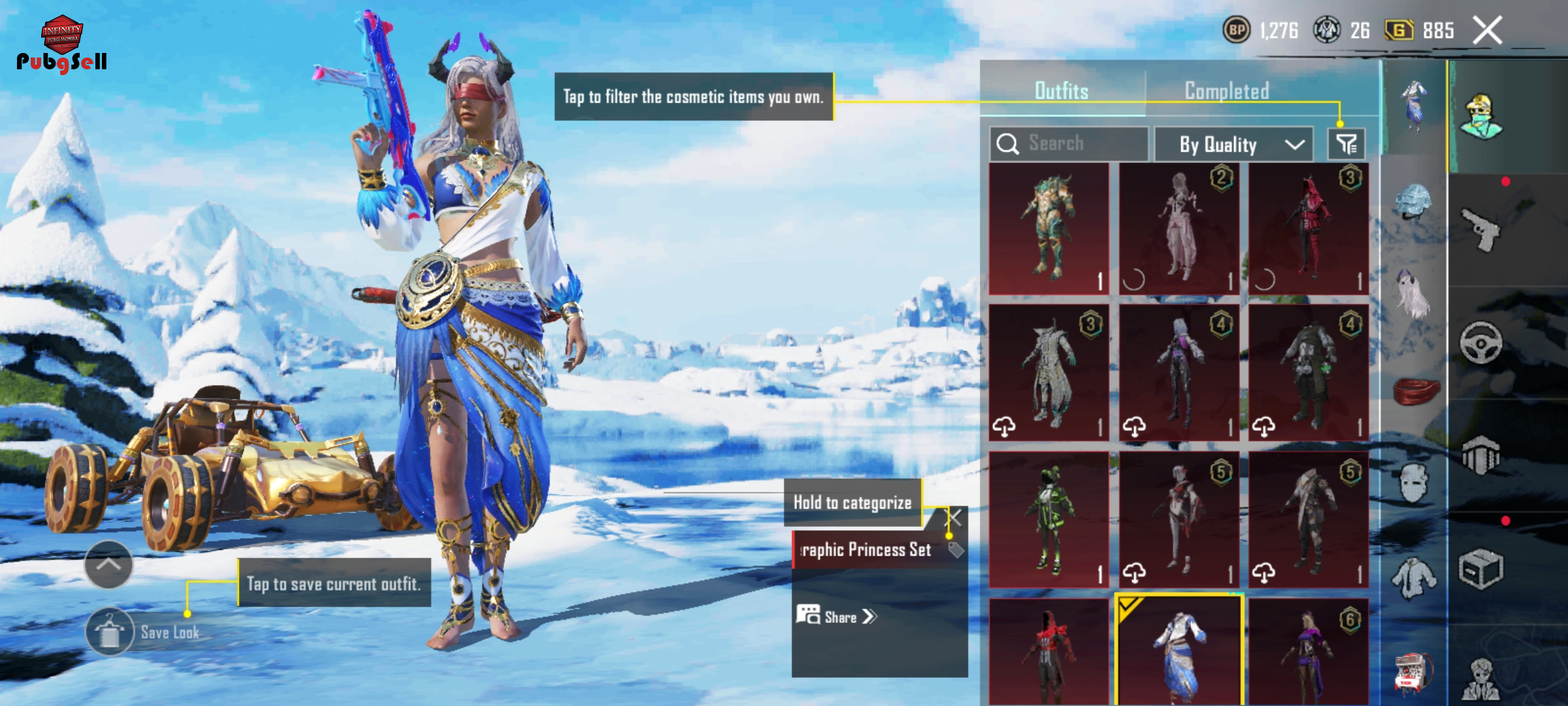Dismiss the Hold to categorize popup
The width and height of the screenshot is (1568, 706).
pyautogui.click(x=955, y=518)
